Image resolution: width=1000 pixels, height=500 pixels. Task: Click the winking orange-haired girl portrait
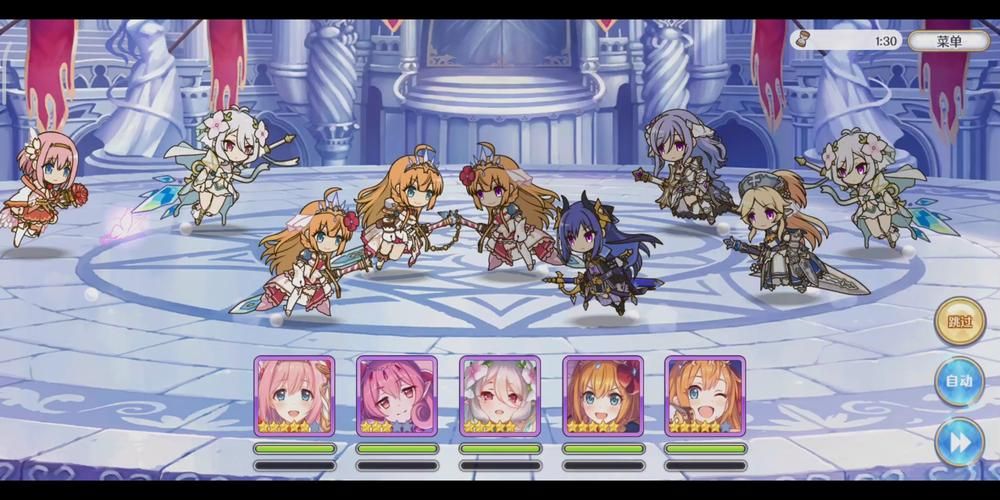(705, 395)
